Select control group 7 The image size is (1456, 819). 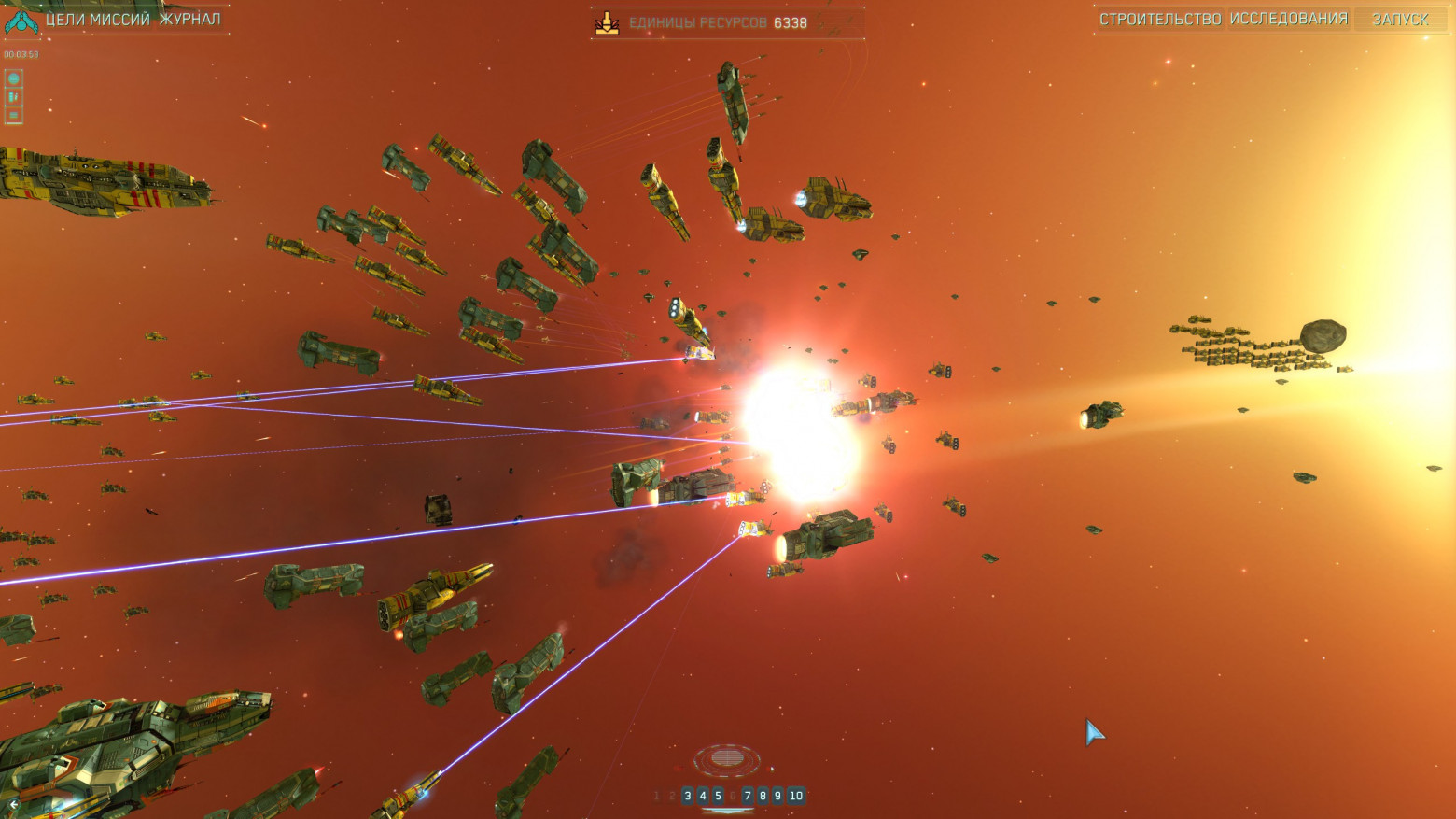click(749, 797)
